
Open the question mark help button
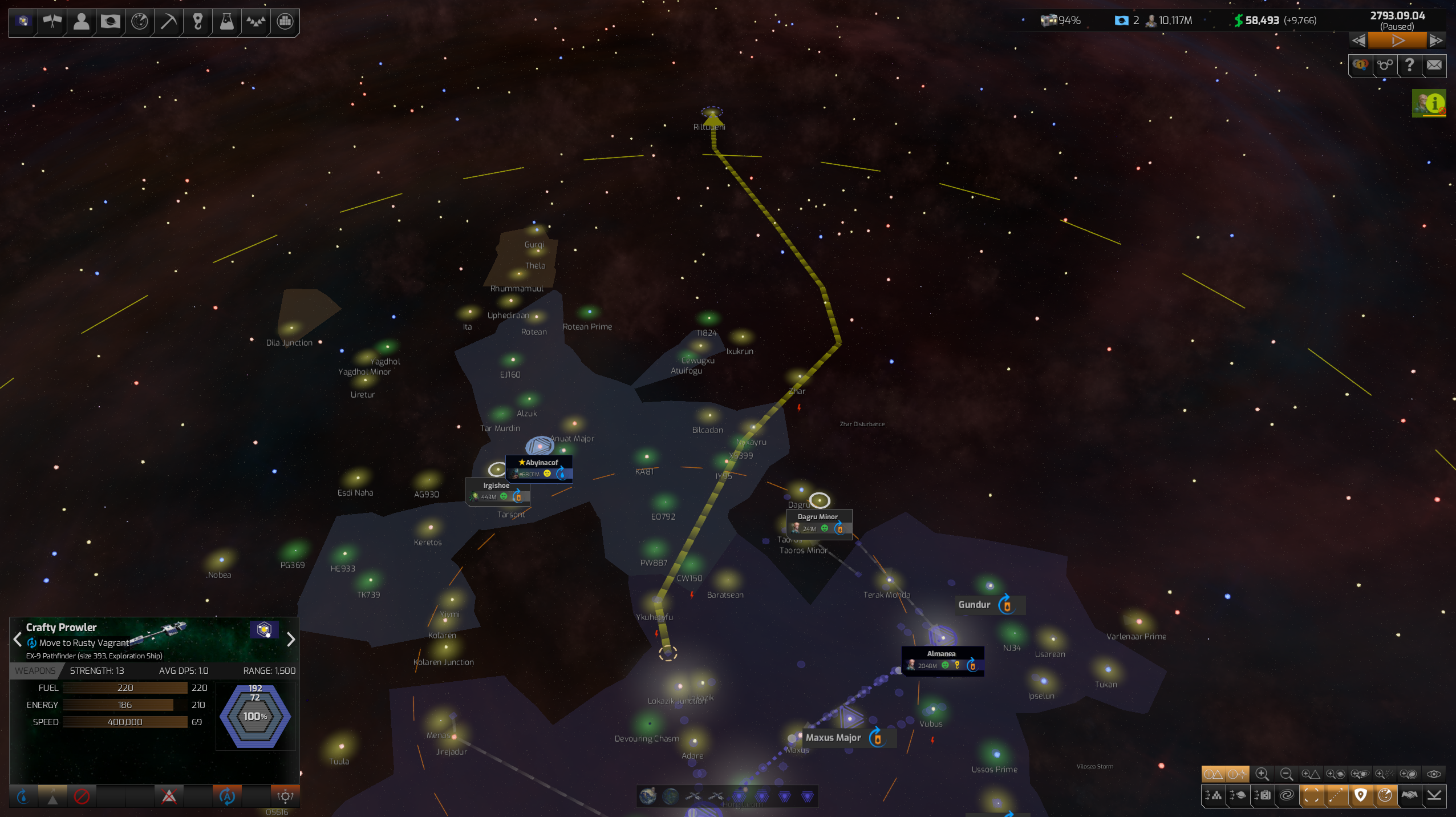(x=1409, y=65)
